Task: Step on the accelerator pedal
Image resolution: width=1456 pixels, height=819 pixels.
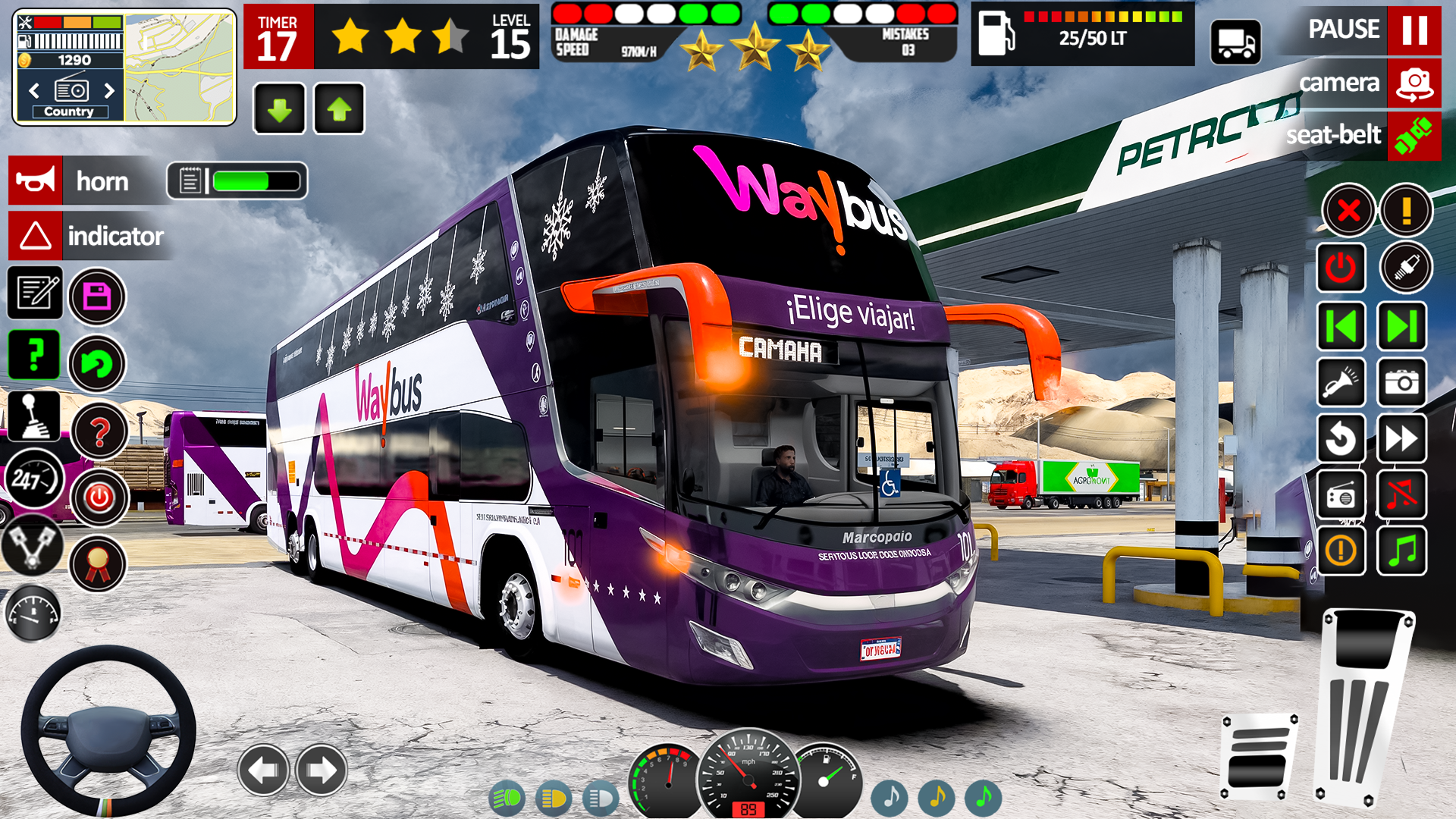Action: tap(1363, 705)
